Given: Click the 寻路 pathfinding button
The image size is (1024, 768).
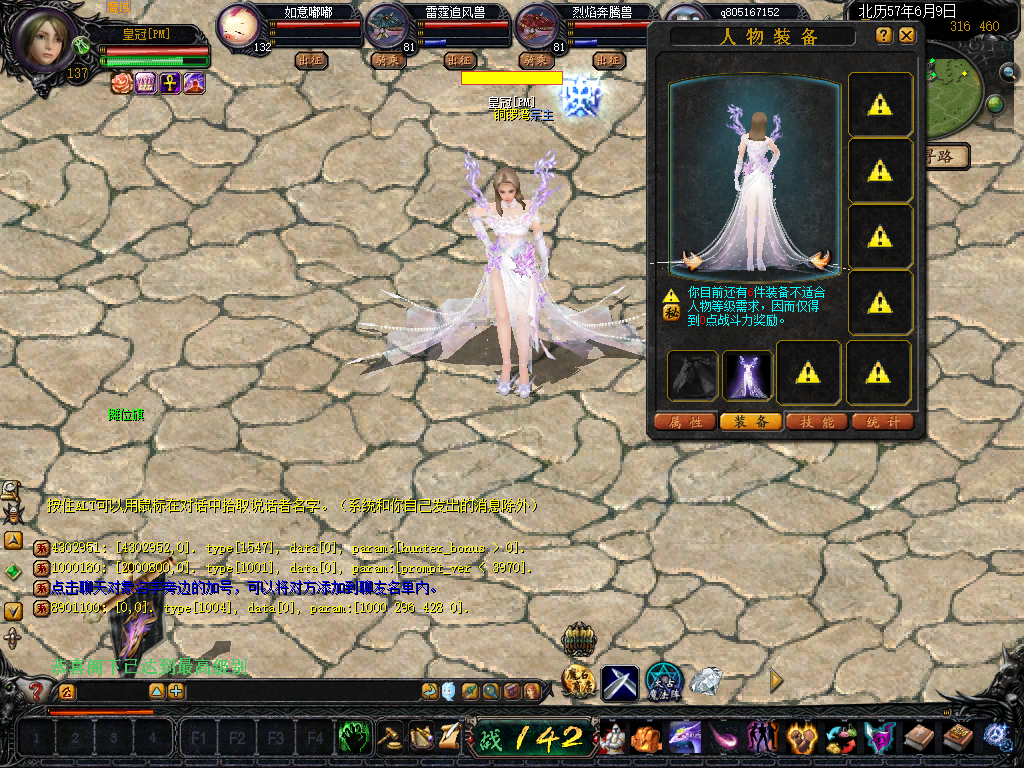Looking at the screenshot, I should [946, 156].
